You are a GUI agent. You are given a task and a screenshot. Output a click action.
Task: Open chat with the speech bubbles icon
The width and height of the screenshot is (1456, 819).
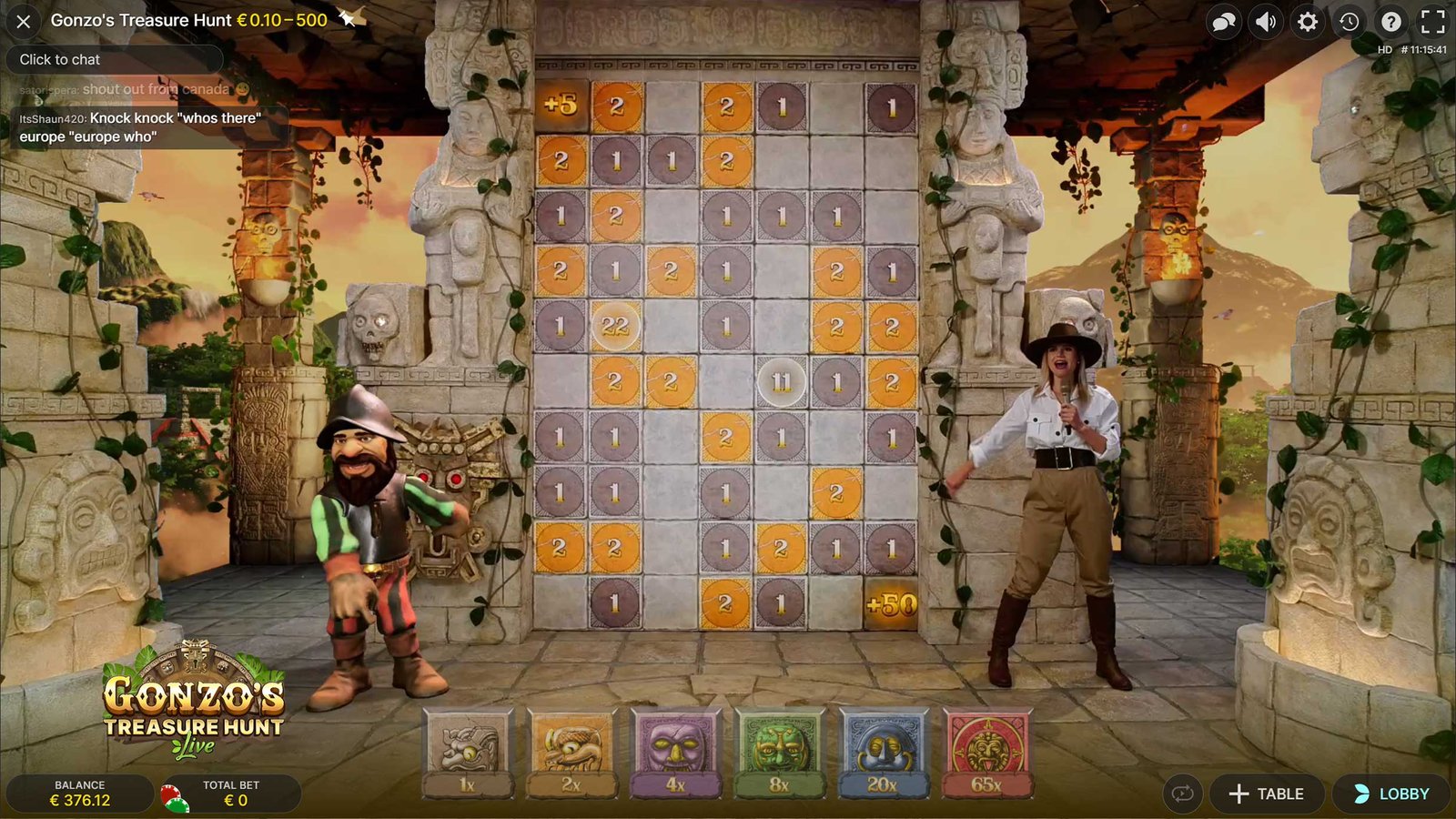pyautogui.click(x=1222, y=20)
